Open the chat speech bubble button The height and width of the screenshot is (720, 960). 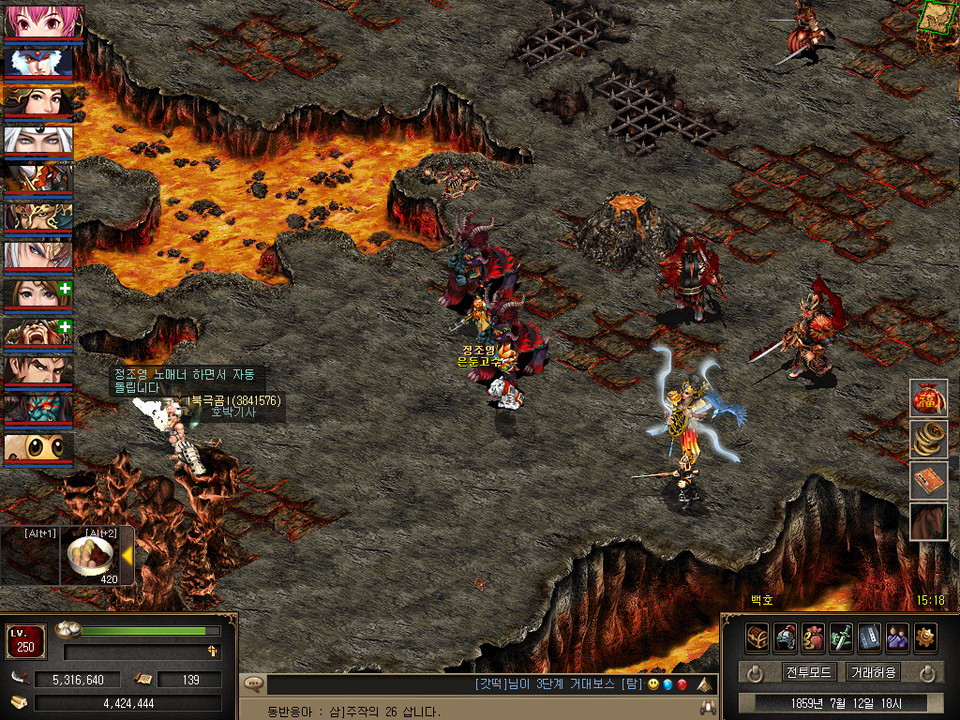(x=253, y=685)
